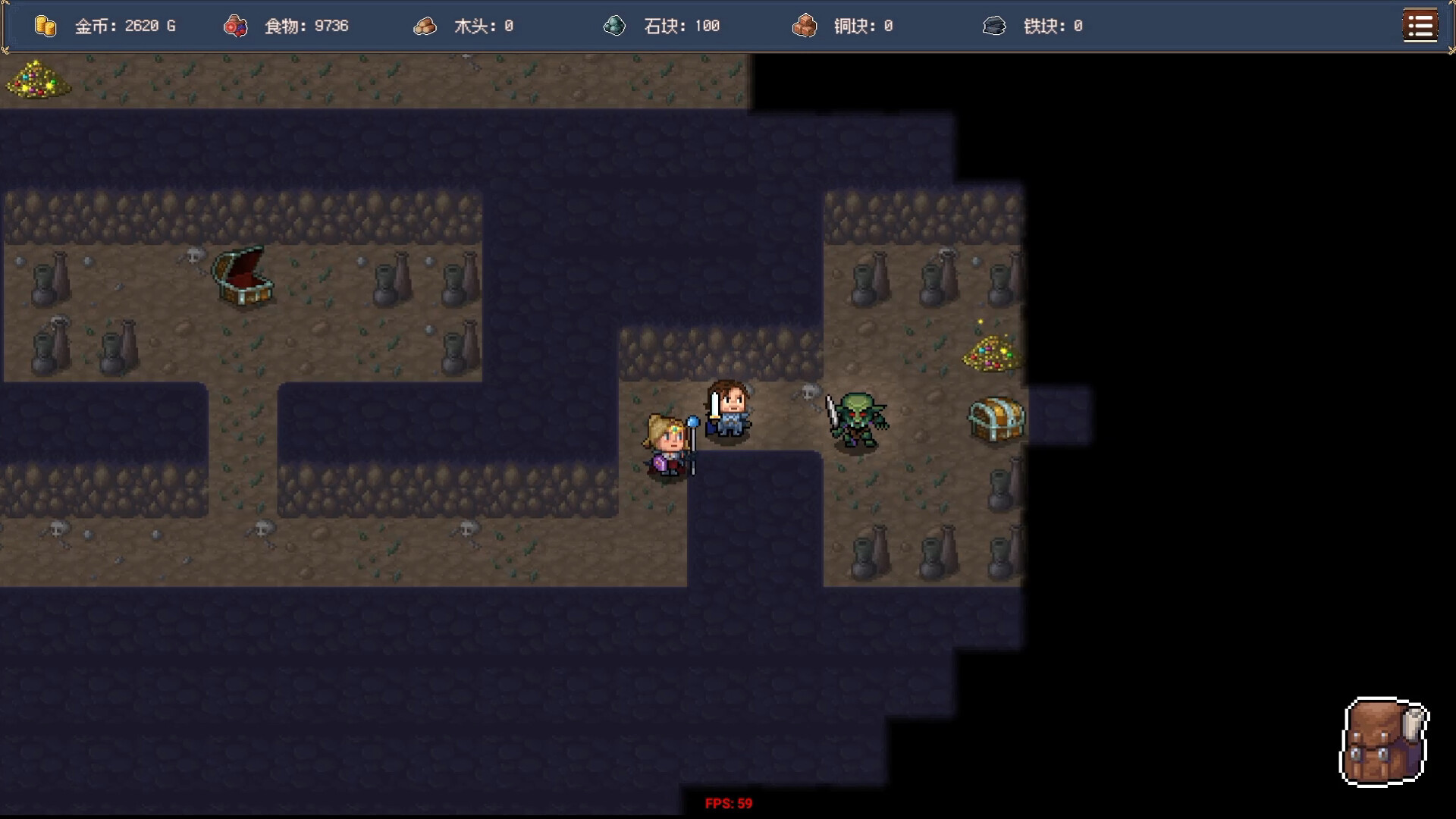Click the iron block resource icon
This screenshot has width=1456, height=819.
[994, 25]
